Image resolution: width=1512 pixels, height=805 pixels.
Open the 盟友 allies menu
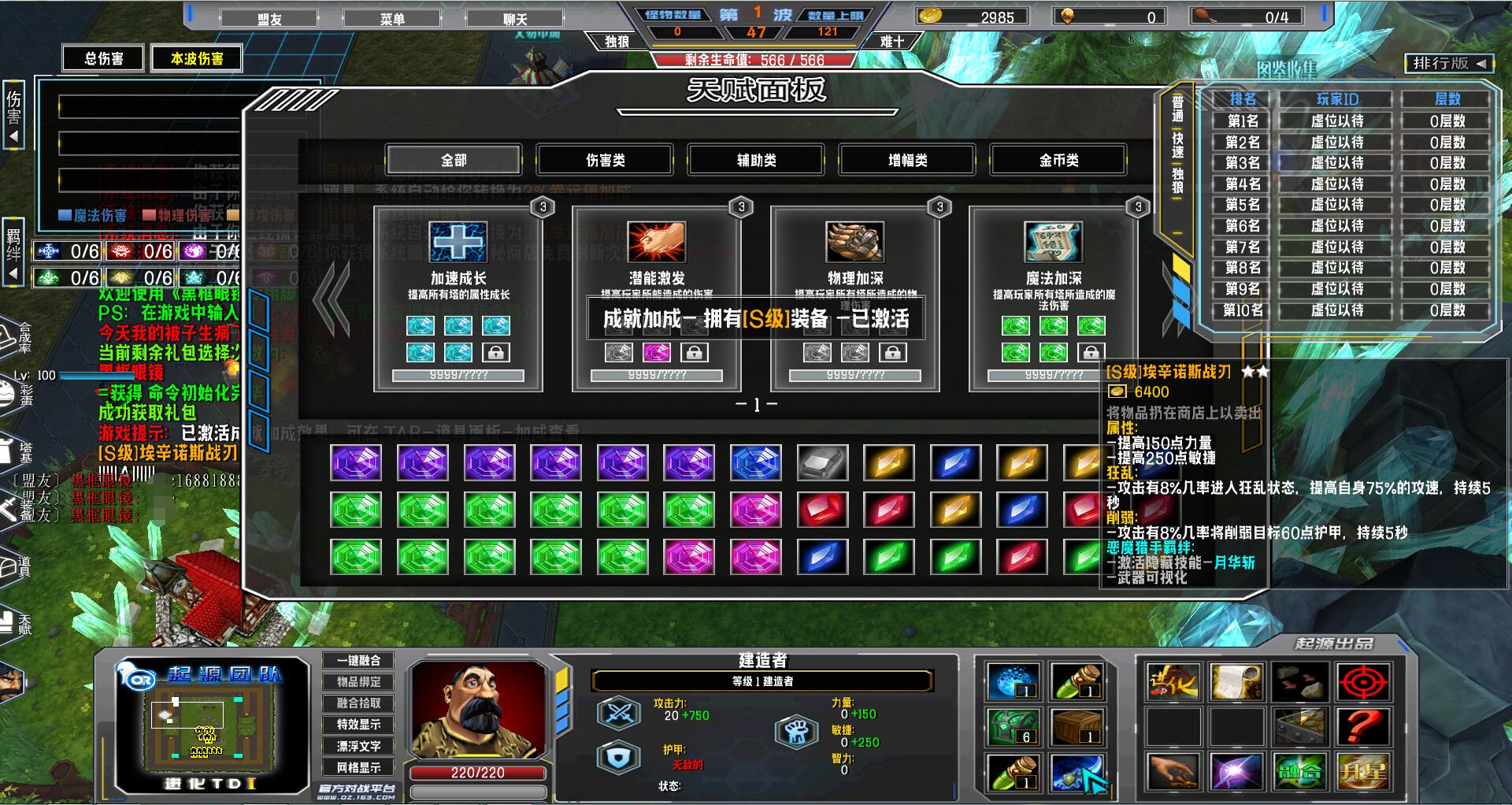(x=269, y=19)
